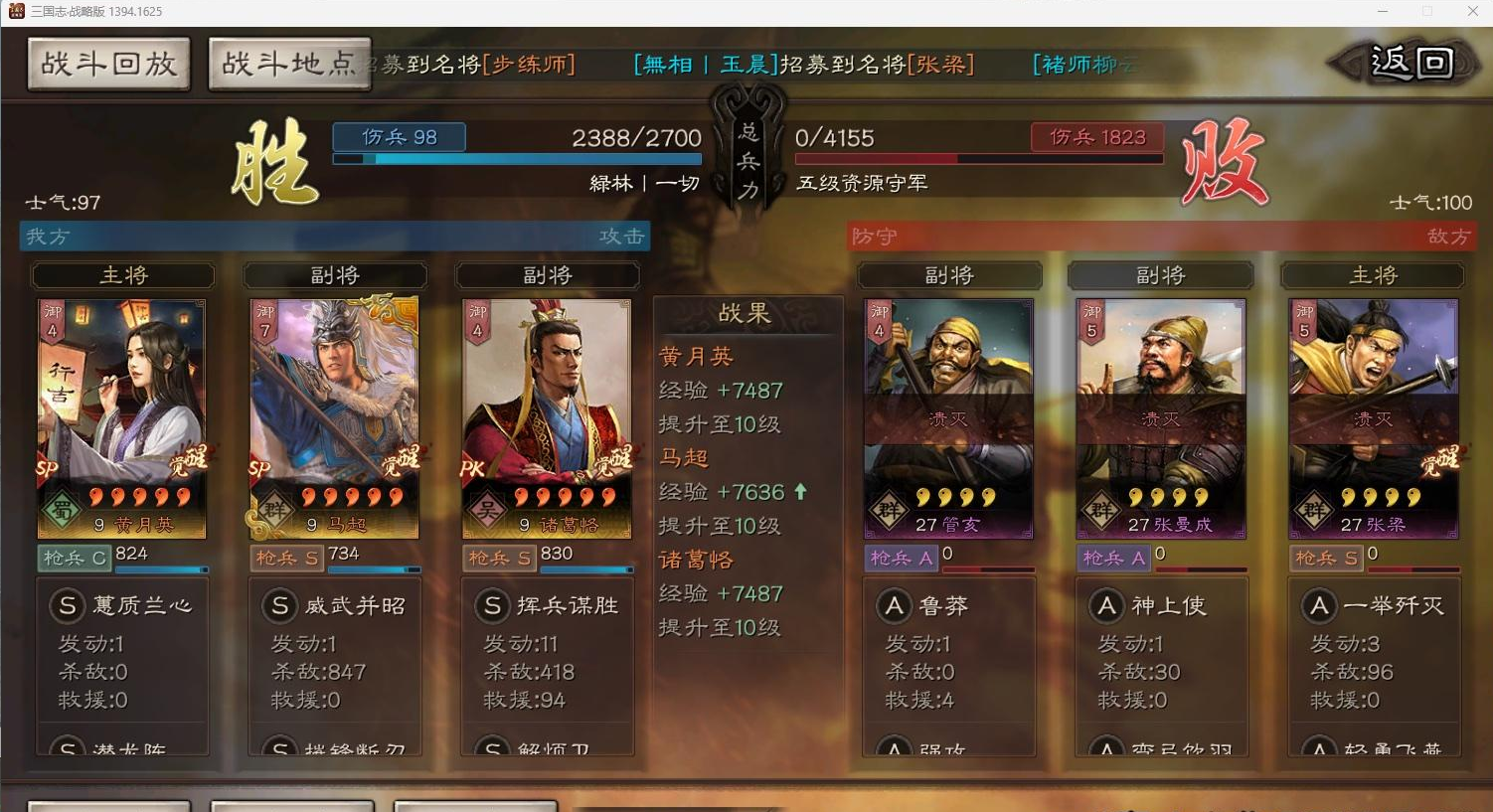The width and height of the screenshot is (1493, 812).
Task: Click the 枪兵S badge under 马超
Action: pos(285,558)
